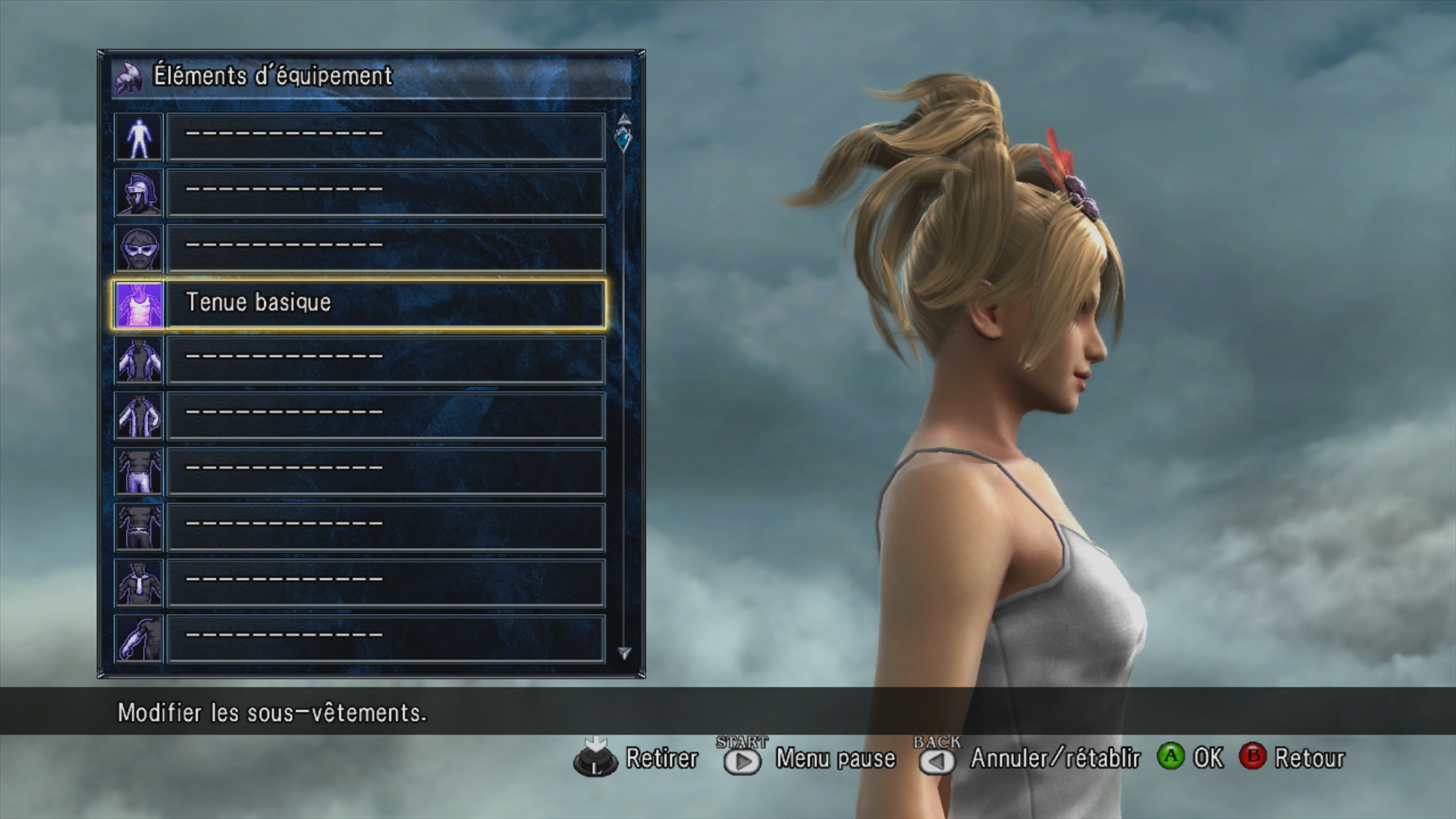The image size is (1456, 819).
Task: Click the scrollbar's down arrow
Action: click(x=624, y=653)
